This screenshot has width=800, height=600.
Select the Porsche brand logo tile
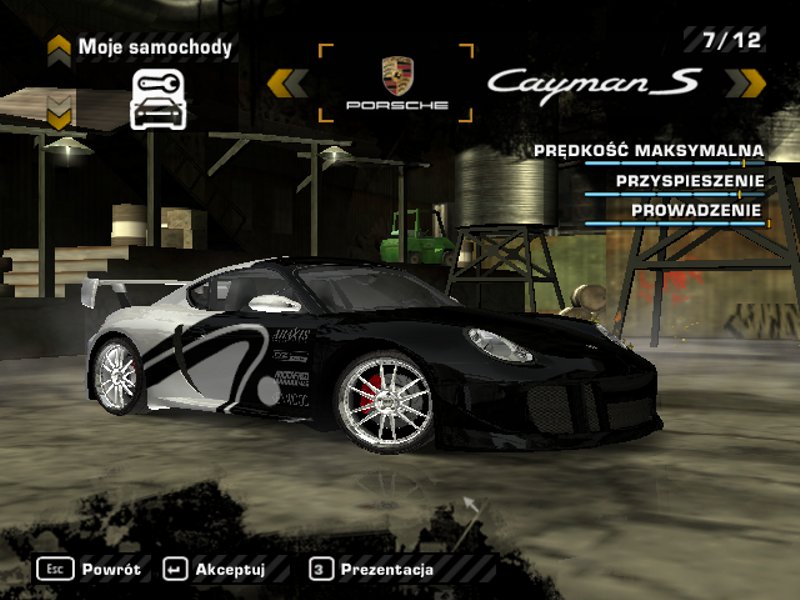click(397, 83)
